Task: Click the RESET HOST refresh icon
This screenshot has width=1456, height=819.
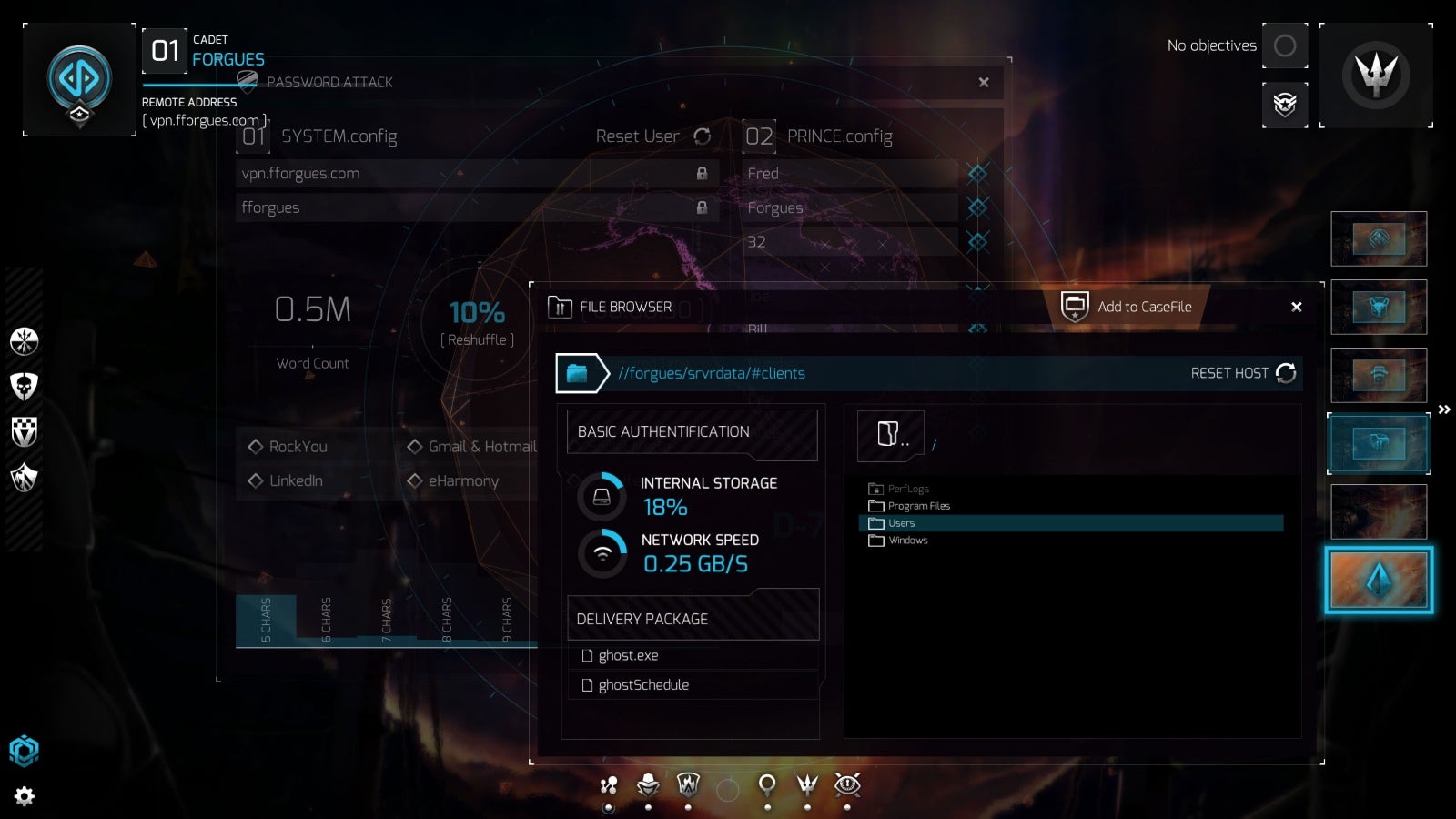Action: pos(1286,373)
